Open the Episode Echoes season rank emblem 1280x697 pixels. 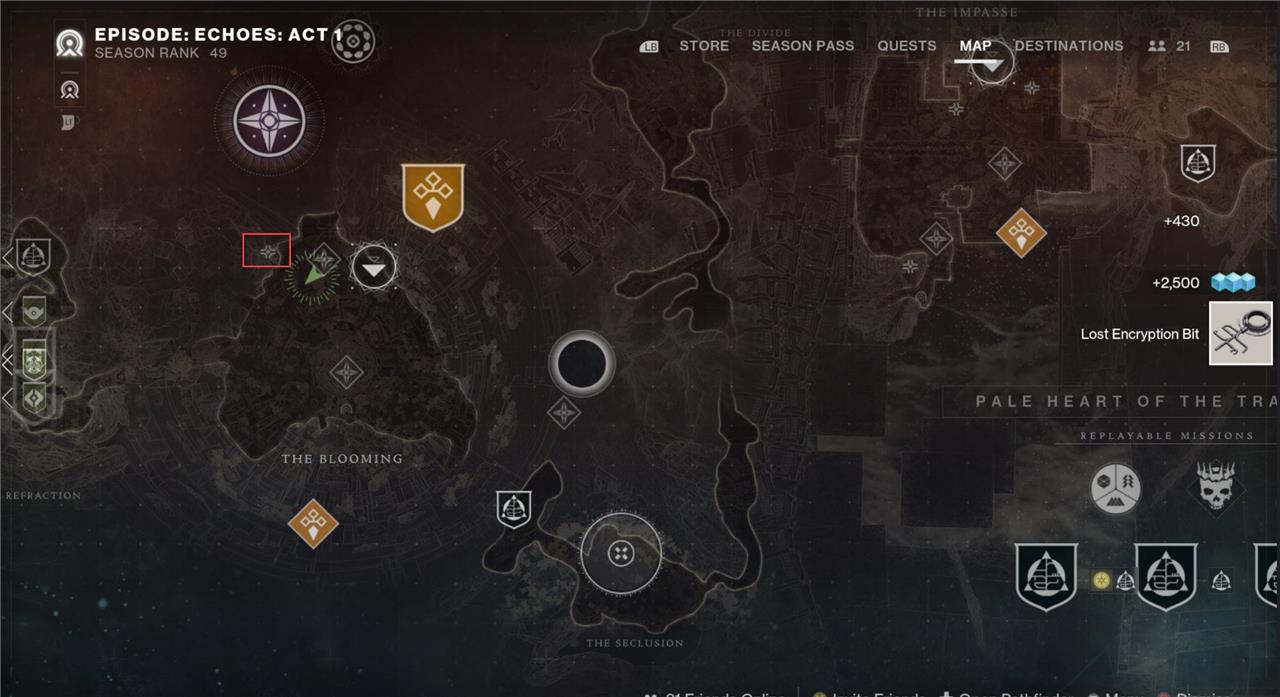[70, 44]
